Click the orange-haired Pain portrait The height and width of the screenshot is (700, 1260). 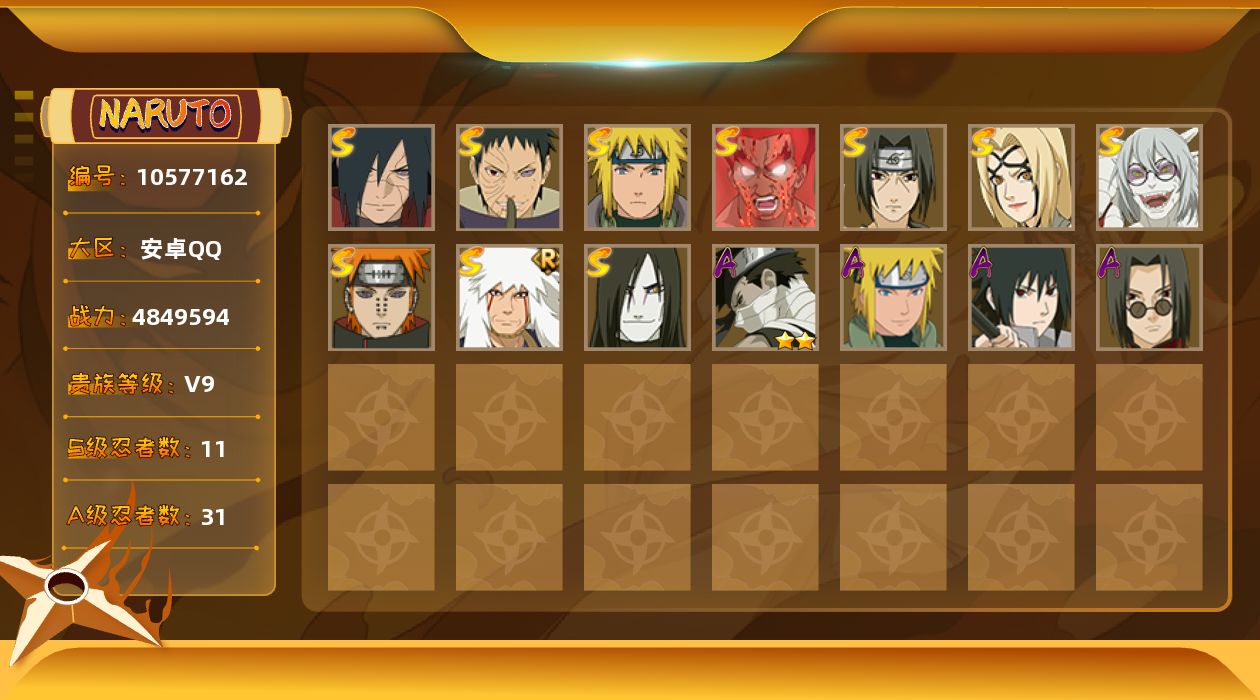(381, 297)
